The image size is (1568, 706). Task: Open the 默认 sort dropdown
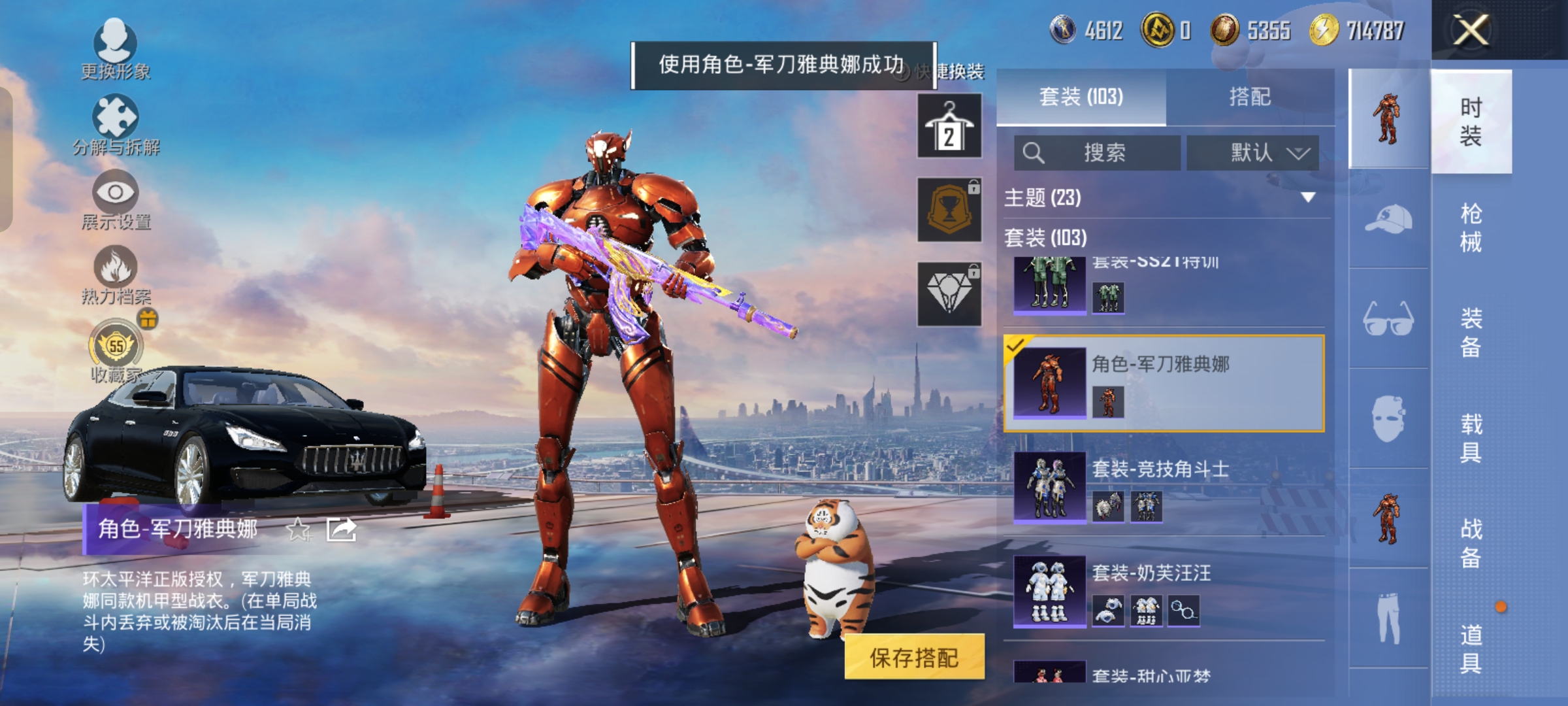point(1252,153)
